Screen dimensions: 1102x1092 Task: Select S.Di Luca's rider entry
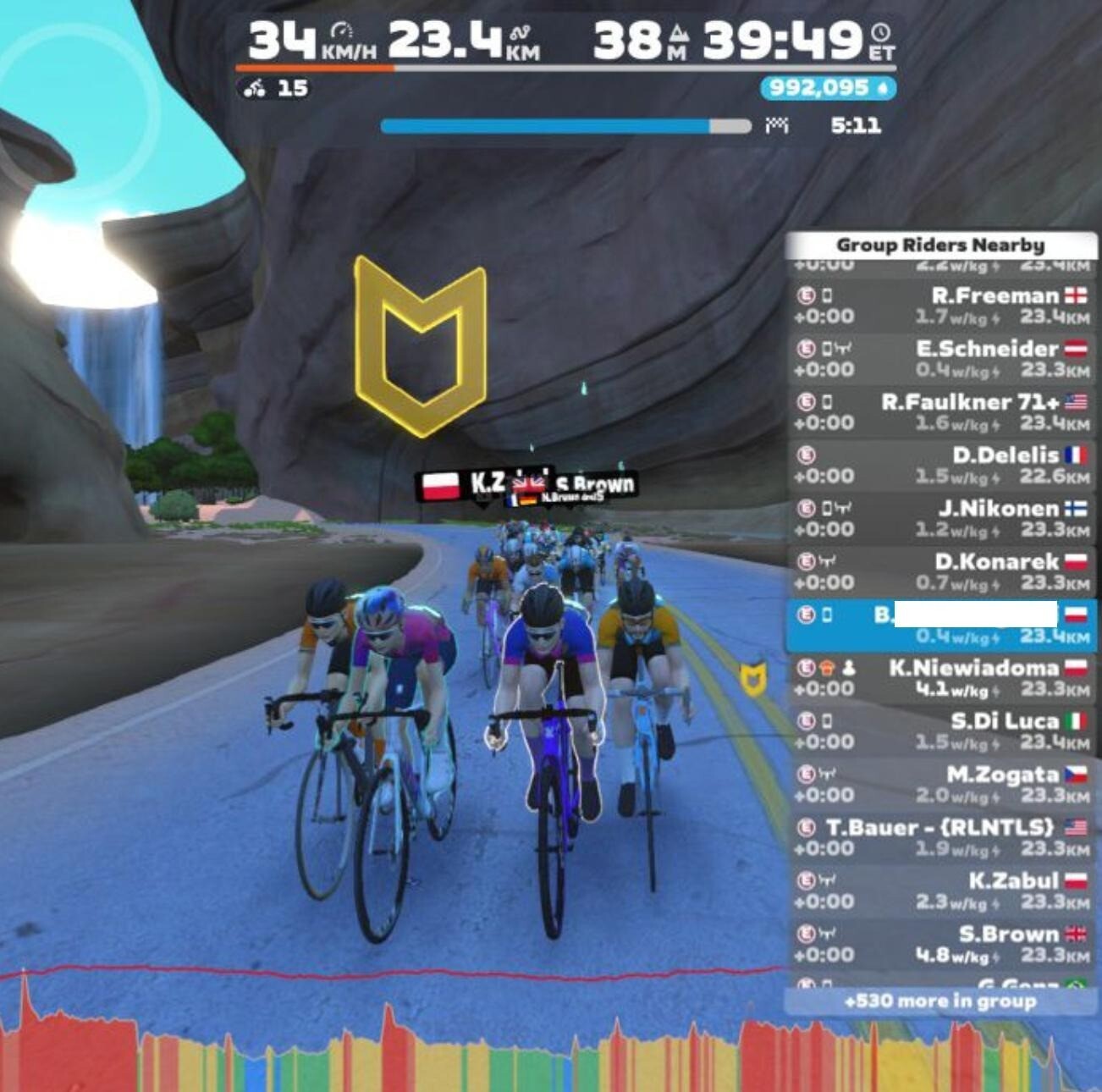pos(939,732)
